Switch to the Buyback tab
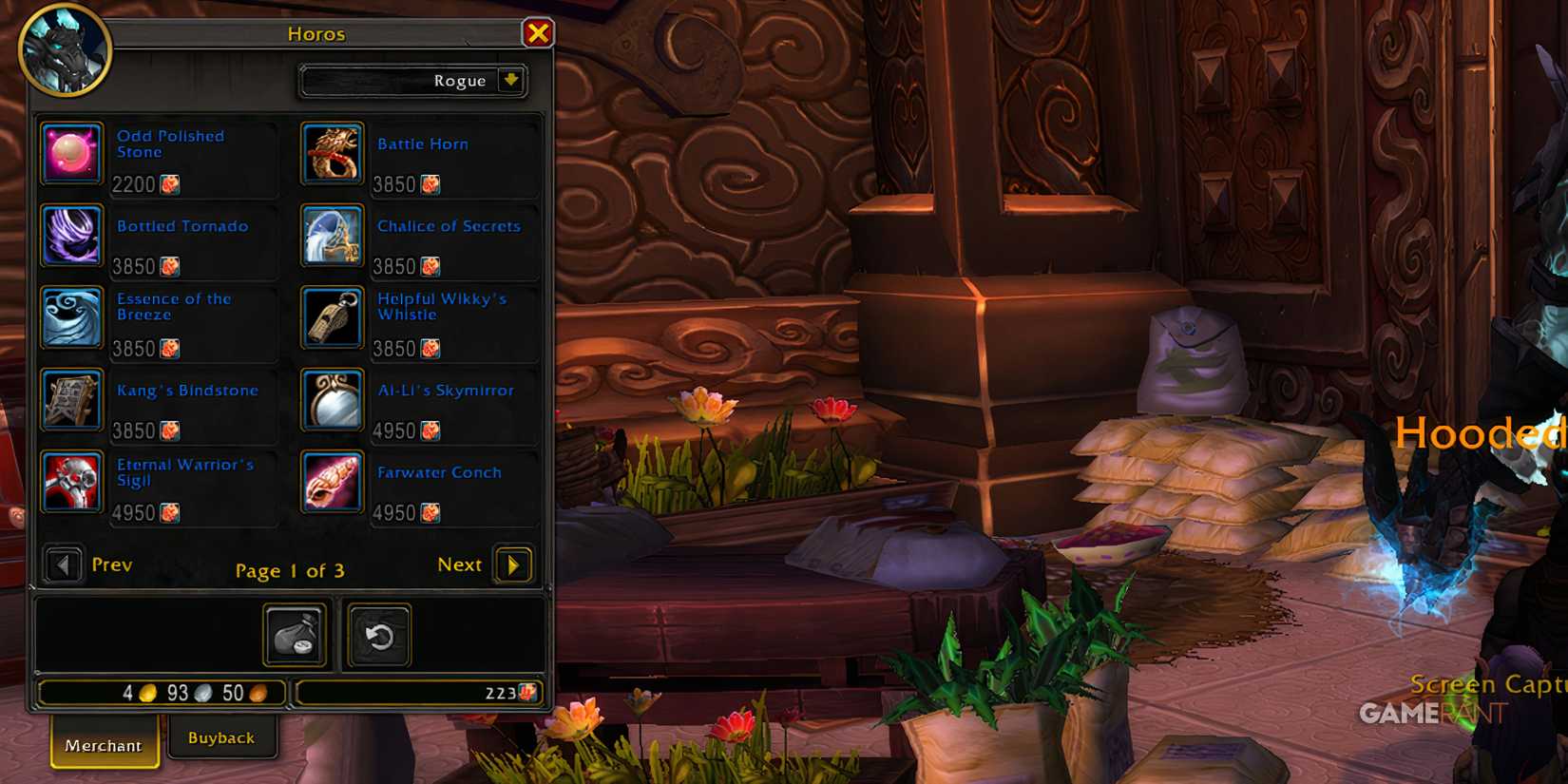This screenshot has height=784, width=1568. coord(221,736)
